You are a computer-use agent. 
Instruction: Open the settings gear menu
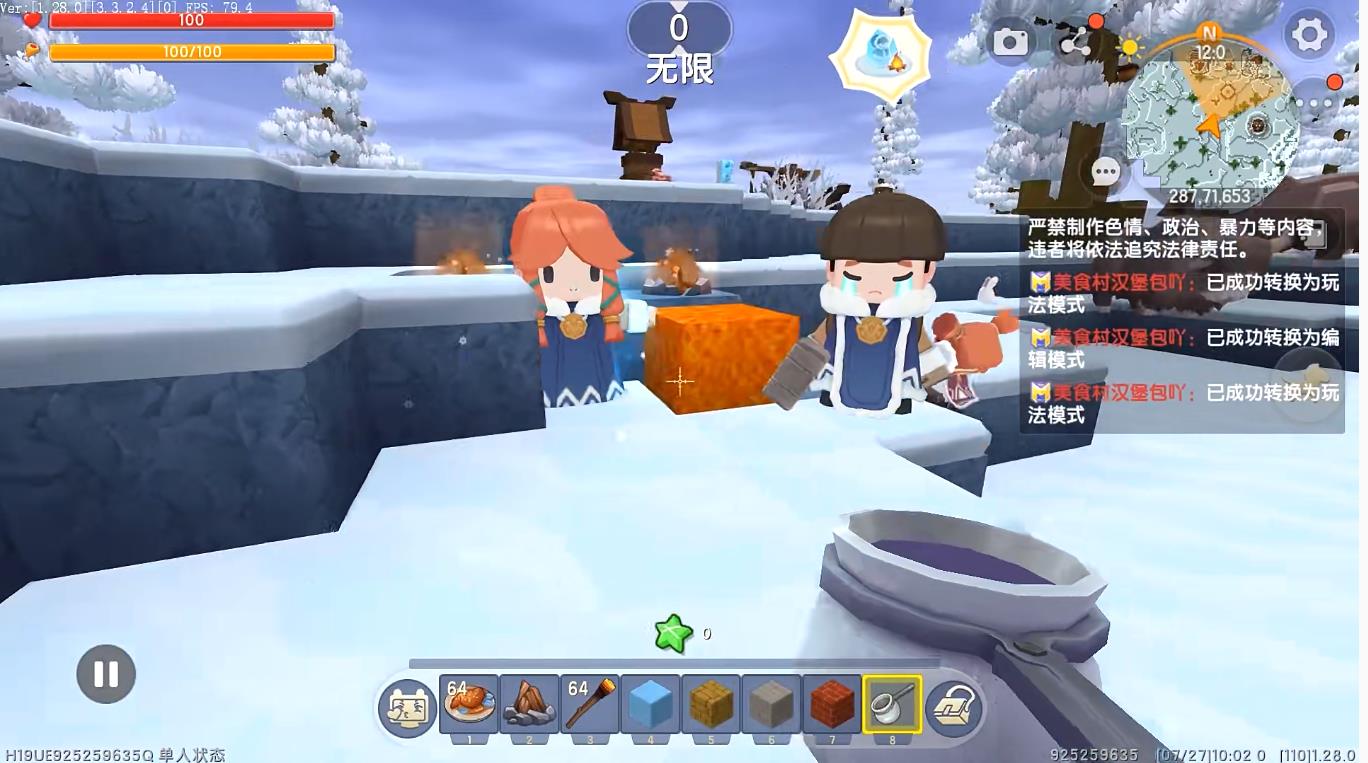coord(1309,35)
